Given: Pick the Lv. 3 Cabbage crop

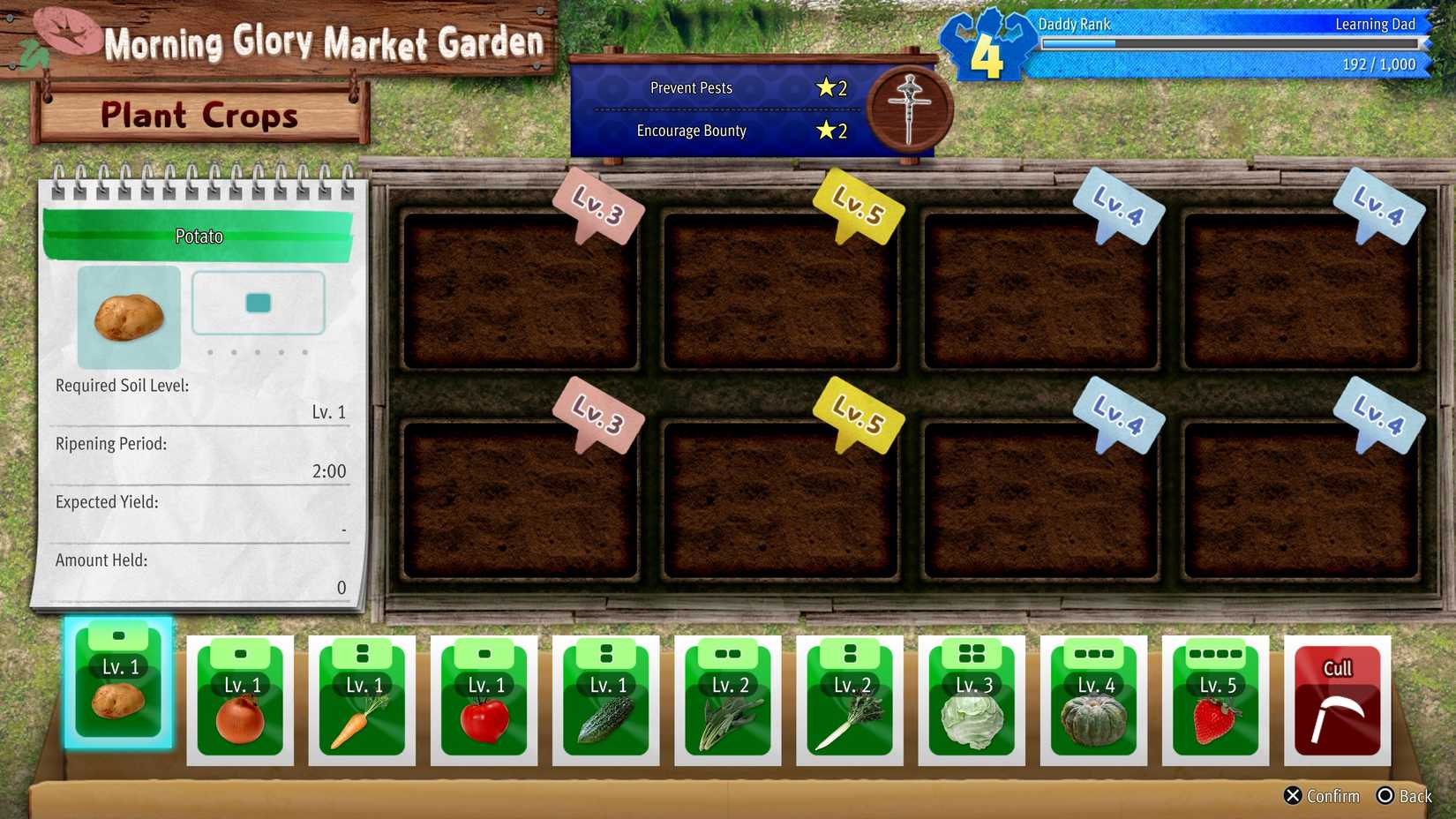Looking at the screenshot, I should pos(971,702).
